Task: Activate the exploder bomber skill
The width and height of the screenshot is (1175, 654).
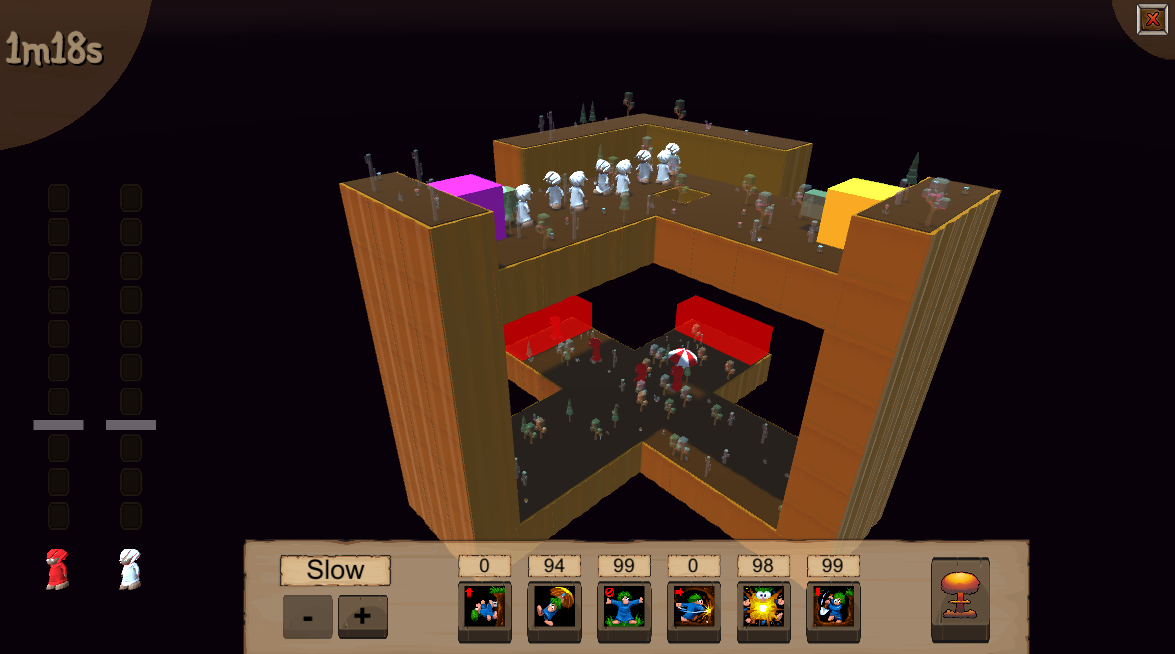Action: pyautogui.click(x=764, y=607)
